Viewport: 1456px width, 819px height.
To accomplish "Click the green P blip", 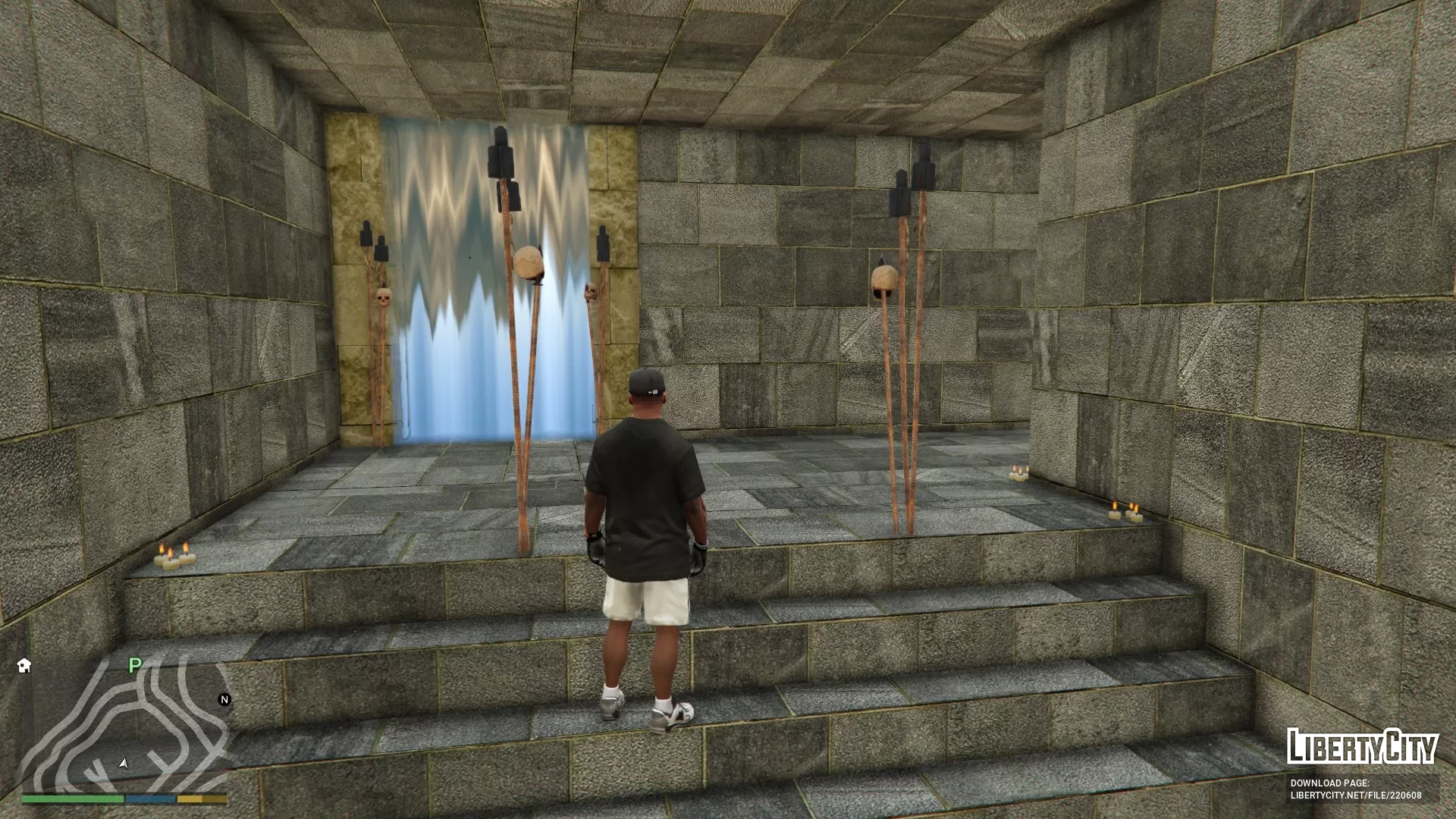I will pos(135,665).
